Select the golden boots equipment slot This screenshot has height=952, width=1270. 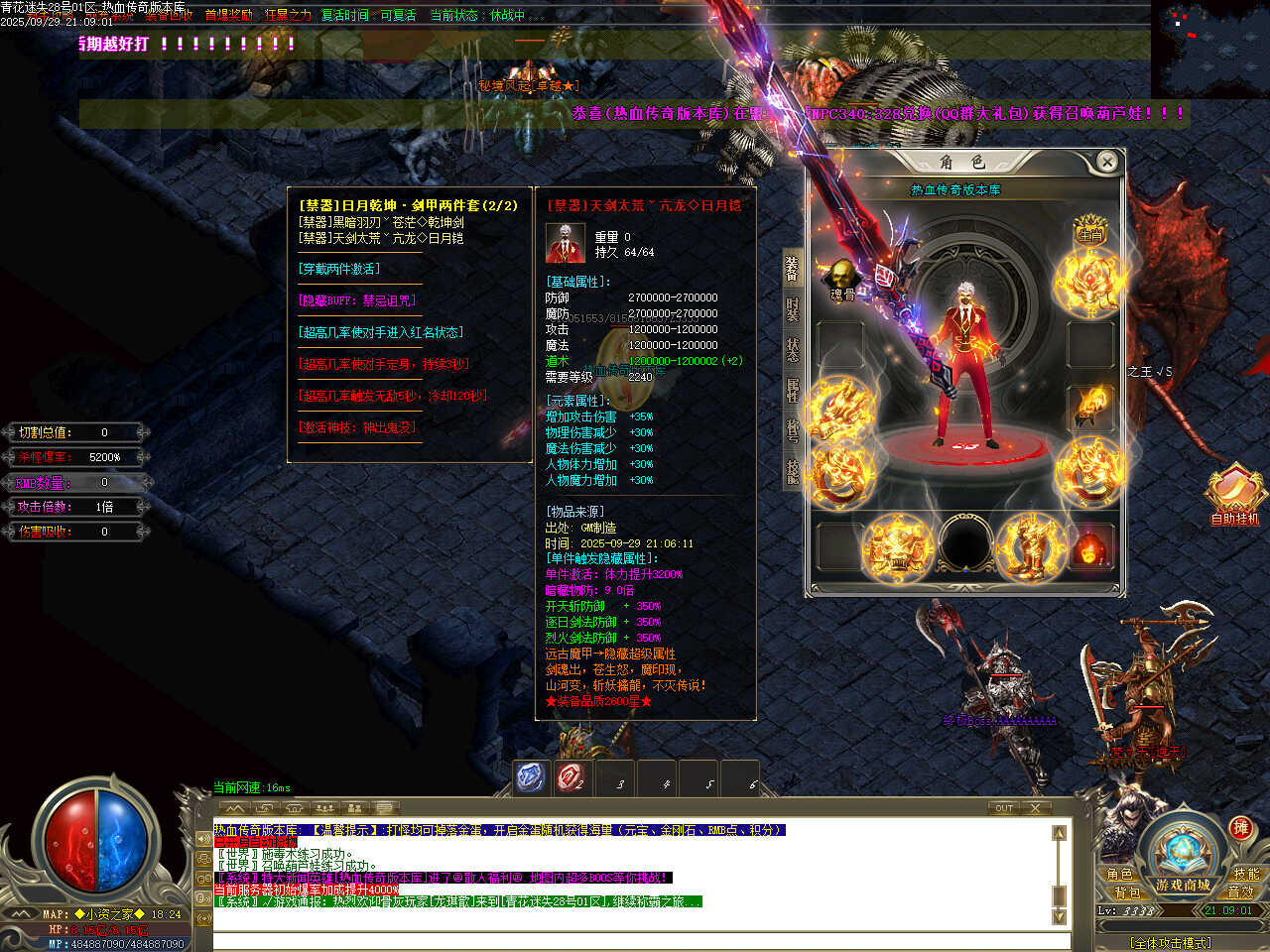(x=1026, y=546)
